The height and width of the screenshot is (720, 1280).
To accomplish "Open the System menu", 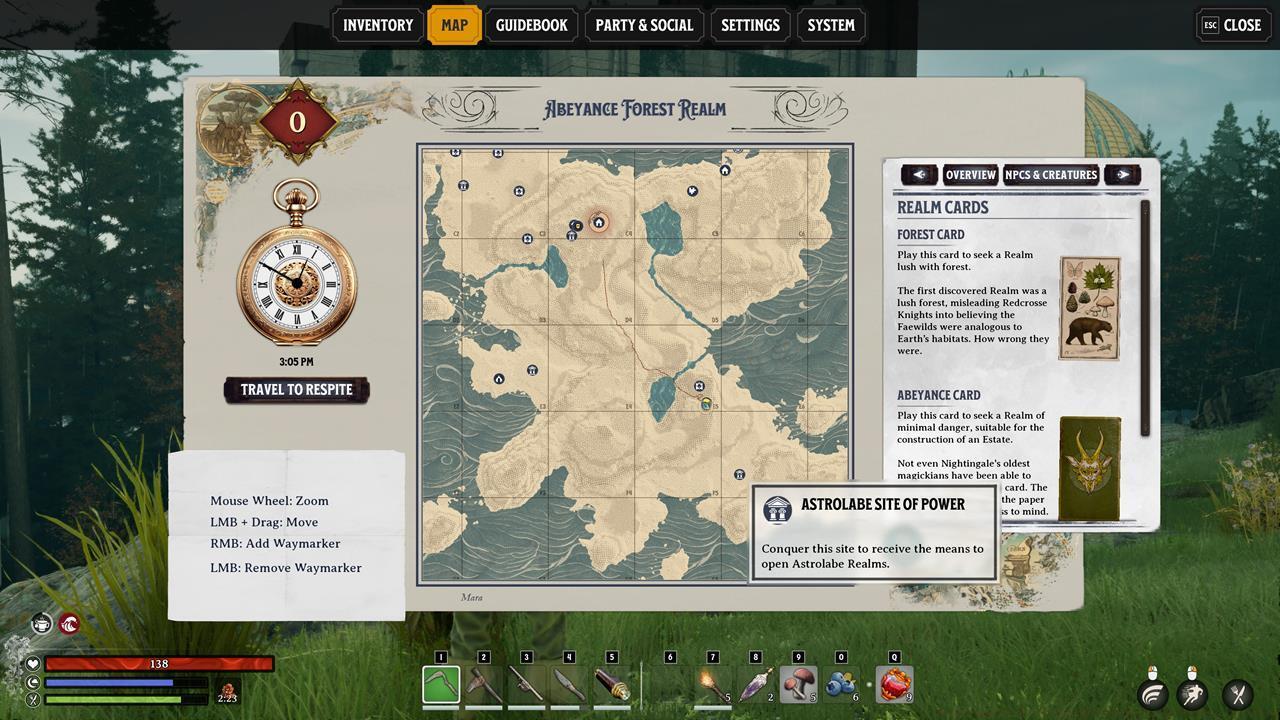I will coord(831,25).
